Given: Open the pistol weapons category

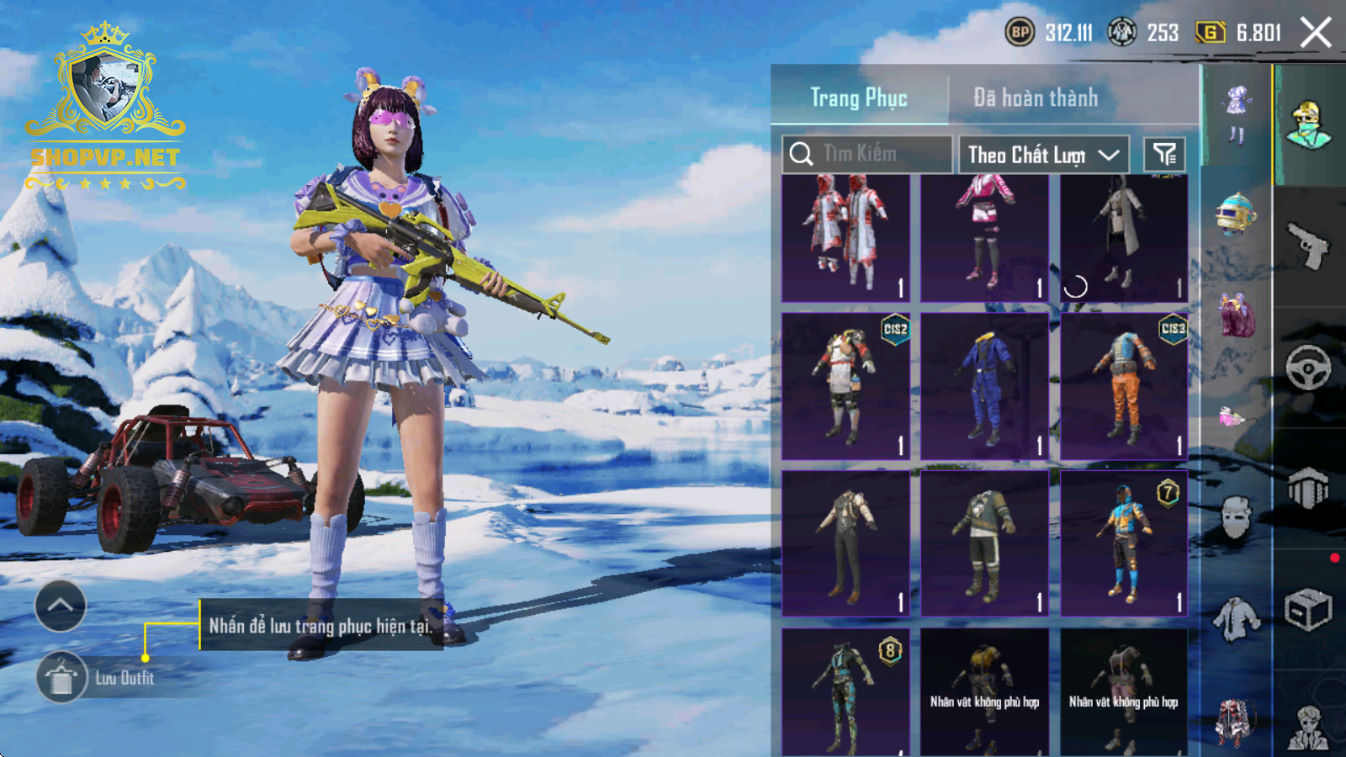Looking at the screenshot, I should (1308, 245).
